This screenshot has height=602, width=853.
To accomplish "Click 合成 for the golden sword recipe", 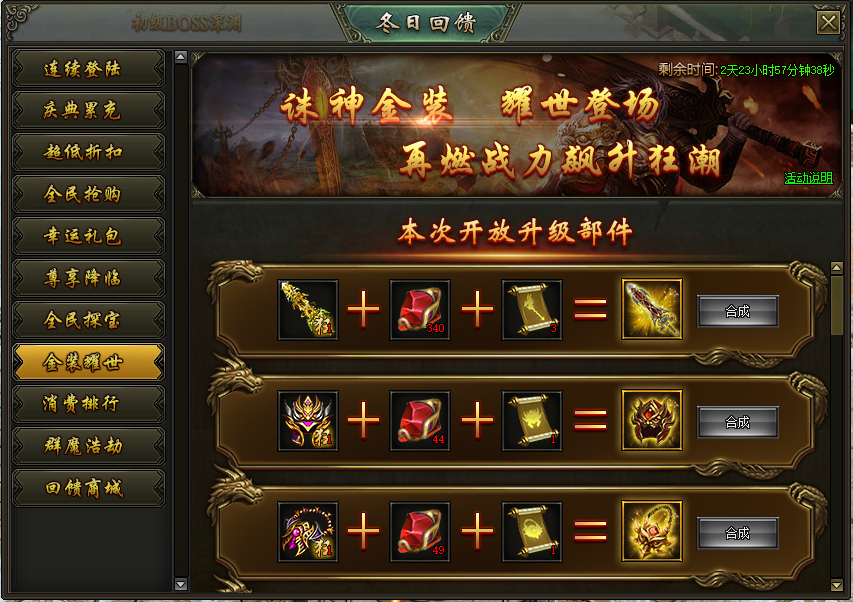I will [737, 311].
